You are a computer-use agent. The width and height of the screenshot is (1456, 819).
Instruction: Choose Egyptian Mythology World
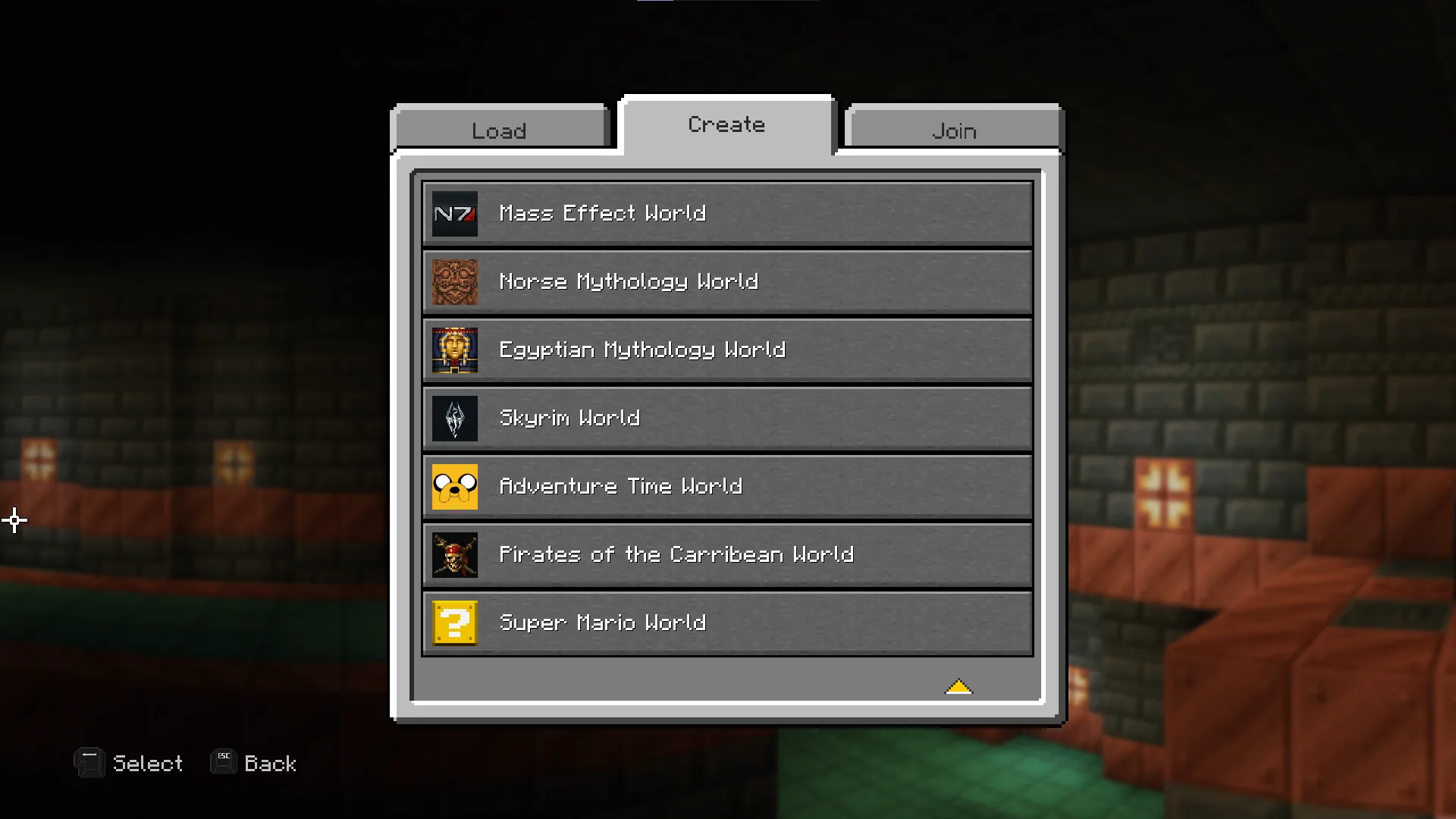click(726, 350)
